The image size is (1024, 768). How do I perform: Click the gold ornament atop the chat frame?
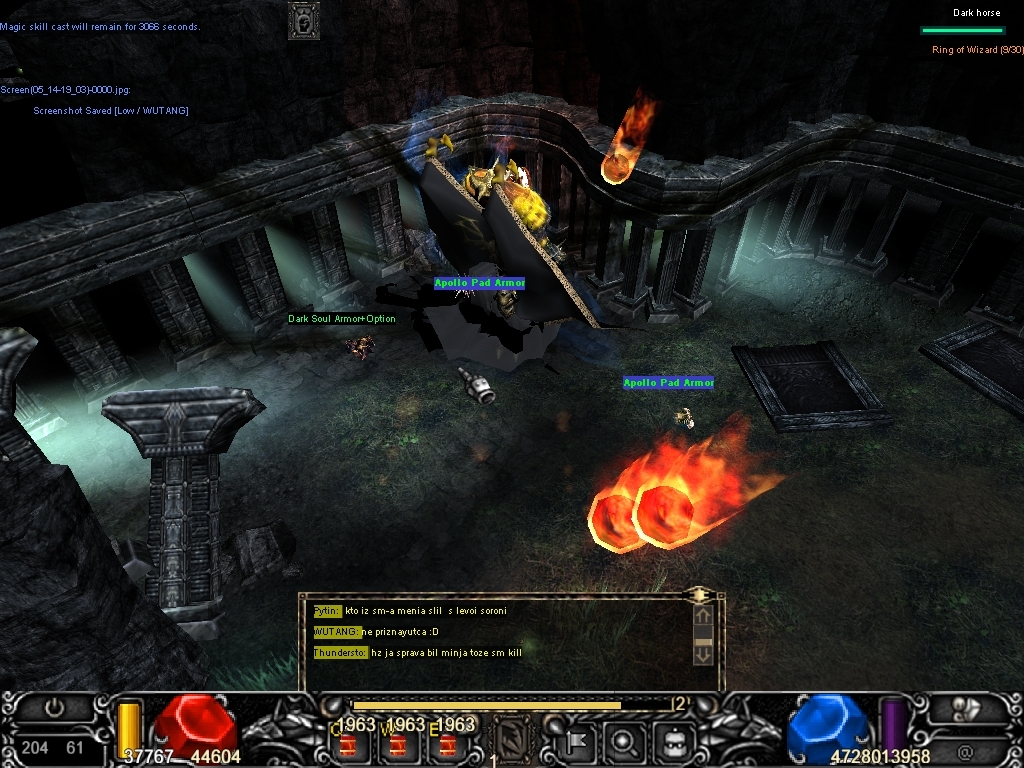697,594
